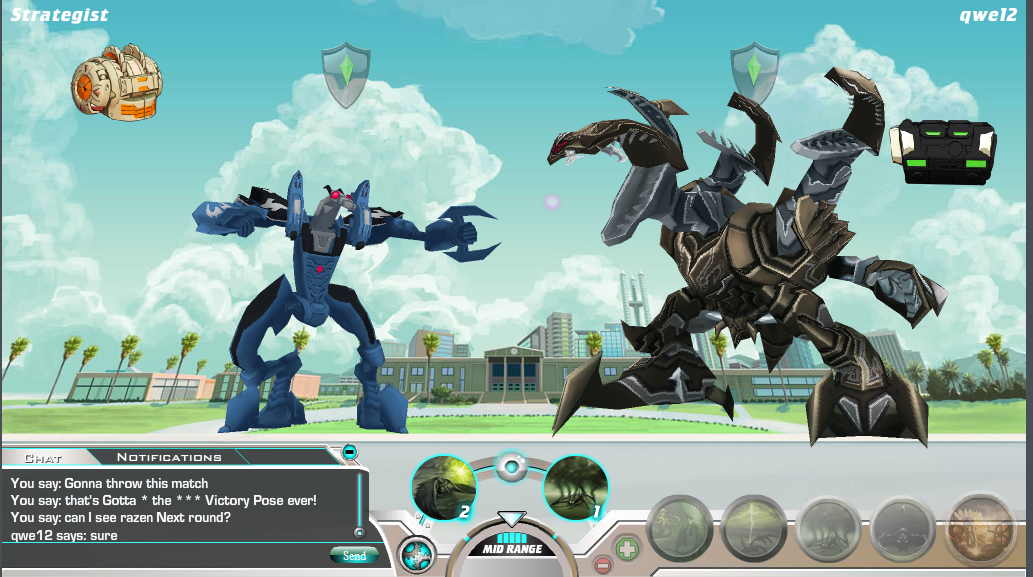Click Strategist's green shield icon
Screen dimensions: 1033x577
(346, 73)
